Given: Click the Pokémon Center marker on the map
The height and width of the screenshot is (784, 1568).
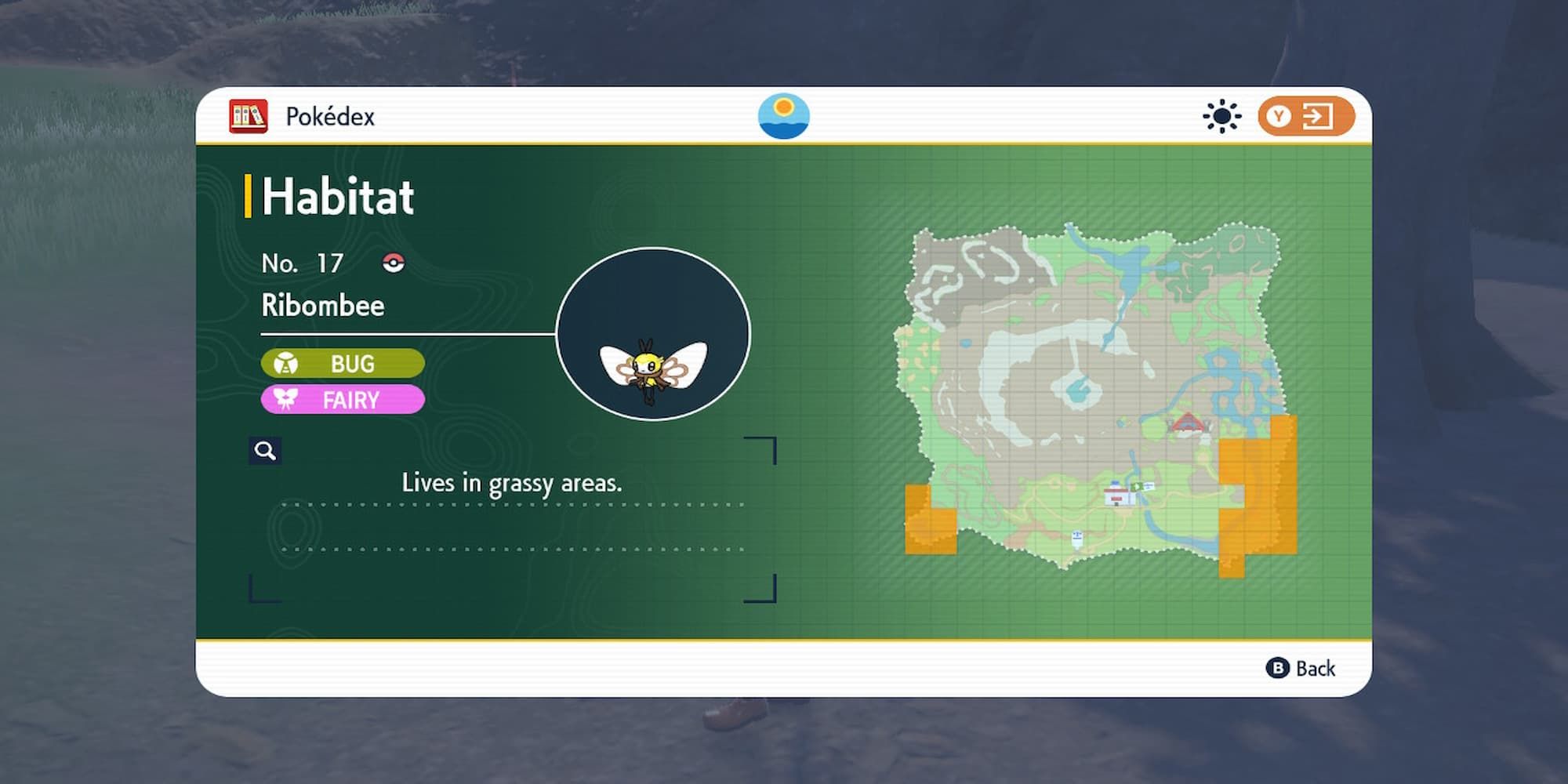Looking at the screenshot, I should (1117, 495).
